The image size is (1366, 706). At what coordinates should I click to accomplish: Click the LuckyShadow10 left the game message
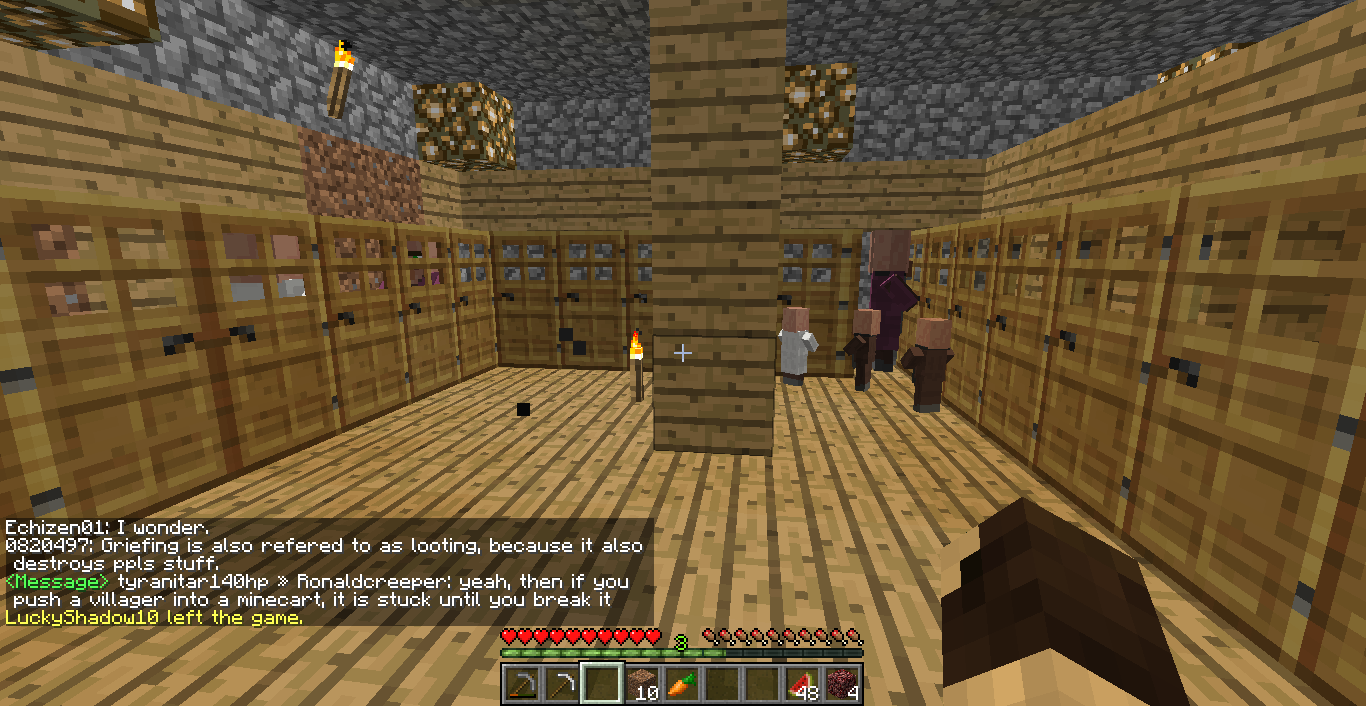pos(153,618)
